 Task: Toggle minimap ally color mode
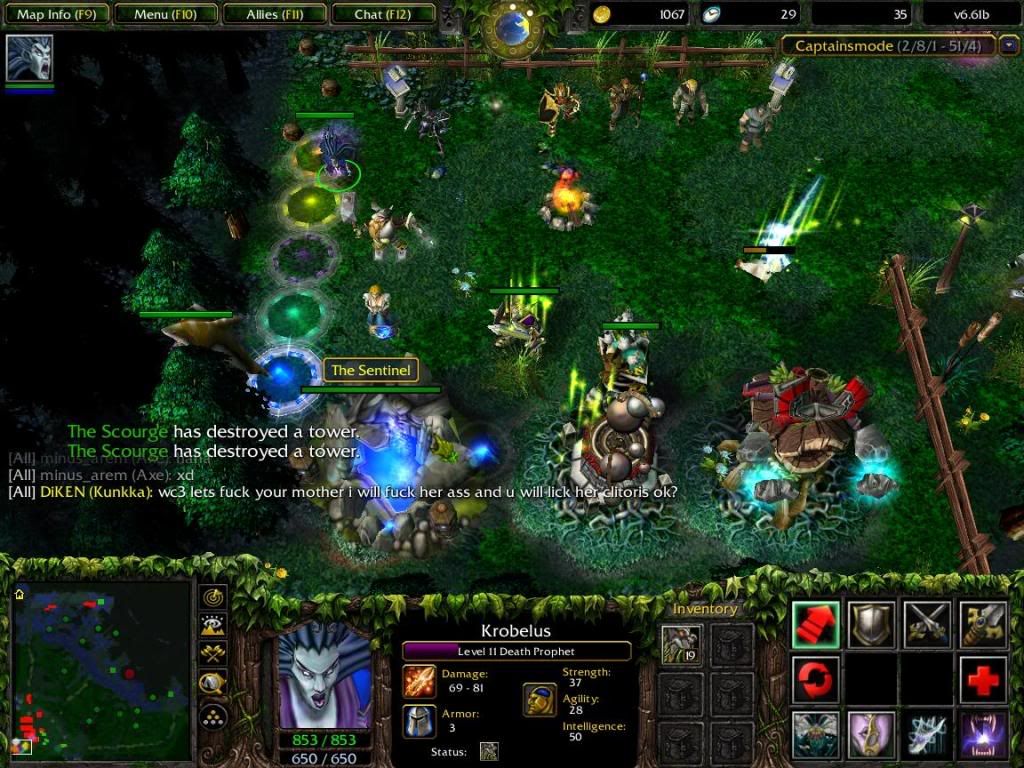213,655
